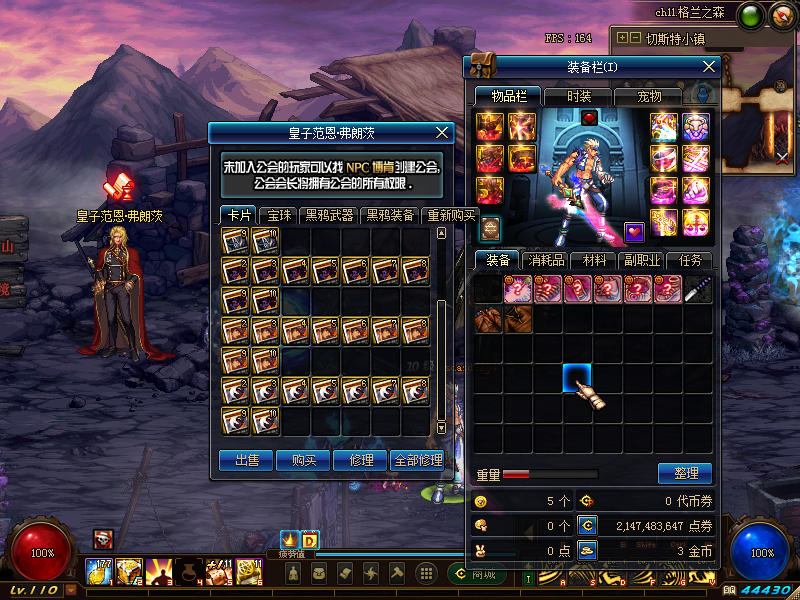Image resolution: width=800 pixels, height=600 pixels.
Task: Choose the 修理 repair button
Action: pos(360,460)
